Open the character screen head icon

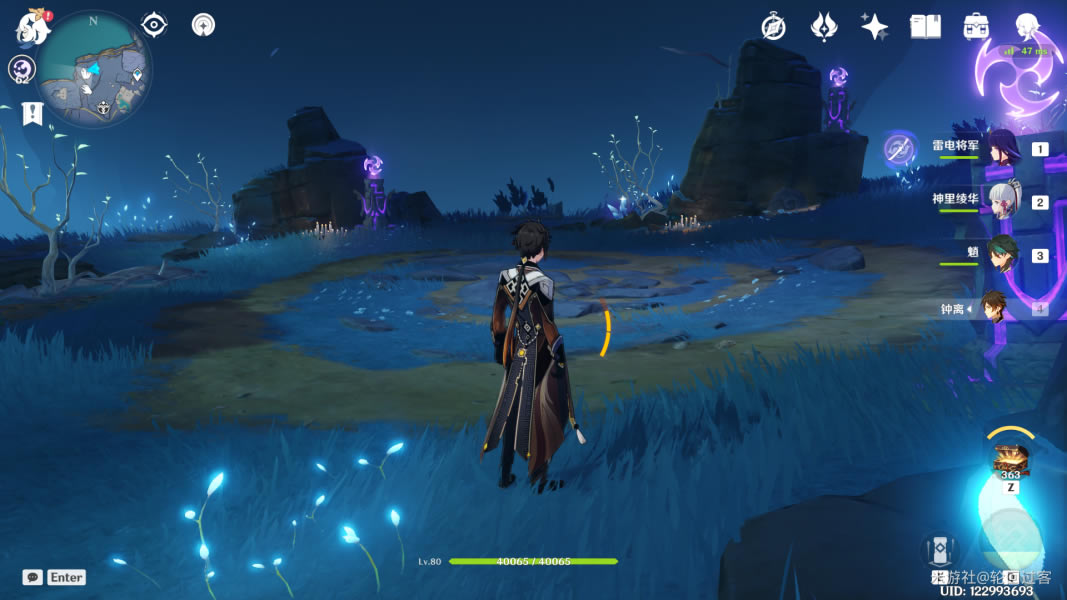tap(1027, 27)
